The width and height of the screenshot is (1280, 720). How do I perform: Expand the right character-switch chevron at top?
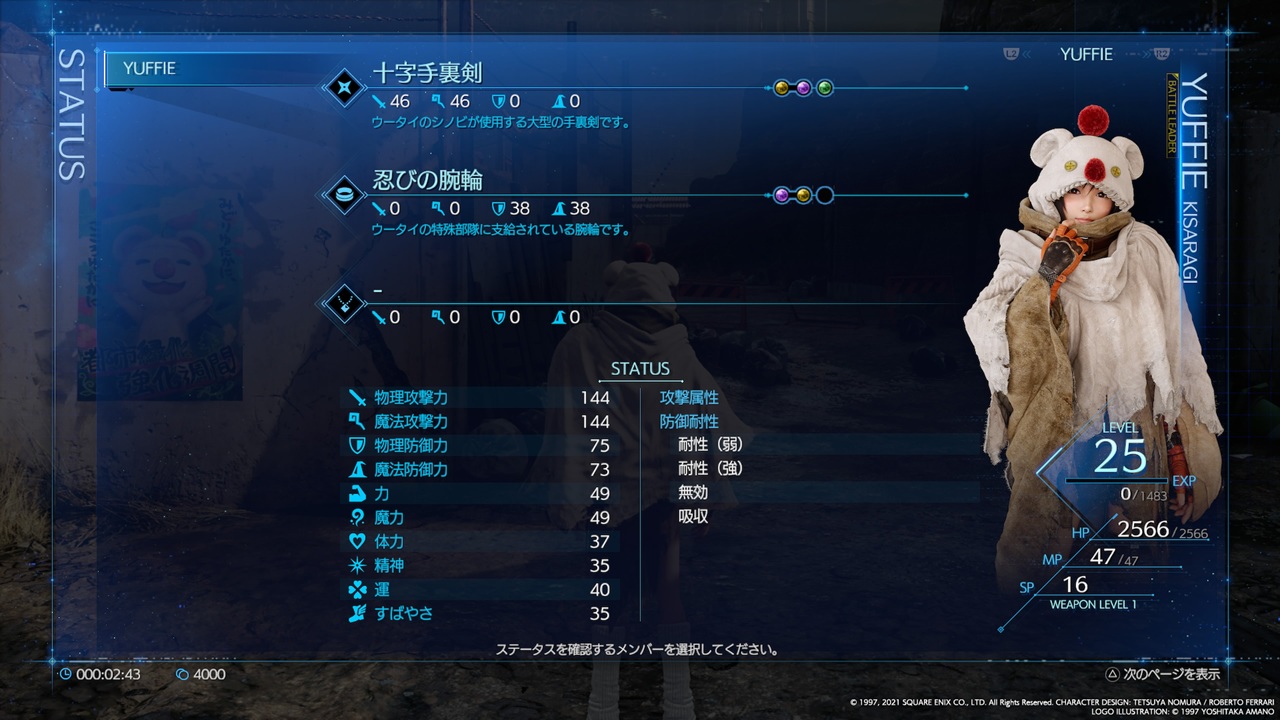point(1147,55)
